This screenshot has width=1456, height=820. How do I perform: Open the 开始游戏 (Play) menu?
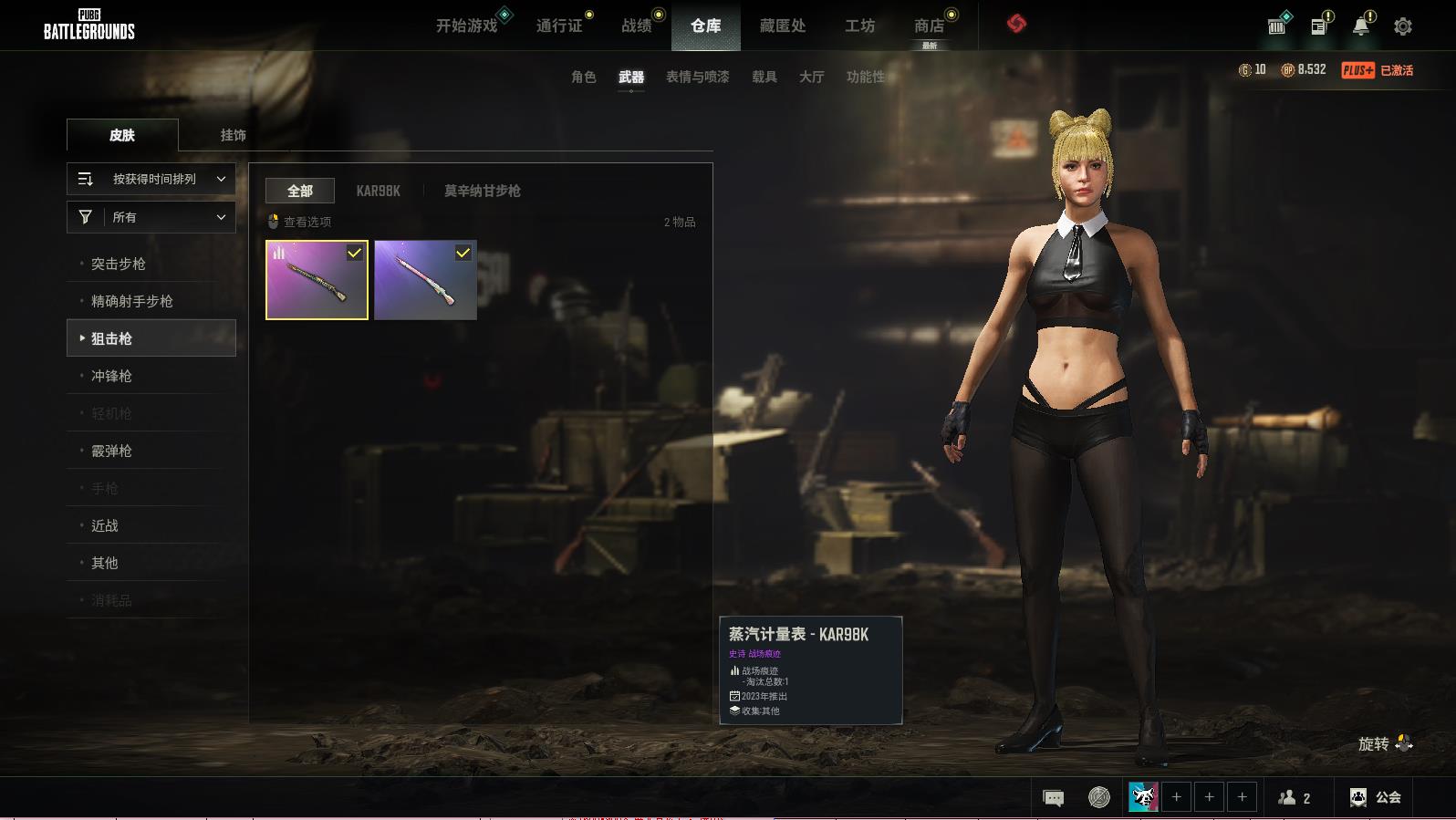point(466,26)
